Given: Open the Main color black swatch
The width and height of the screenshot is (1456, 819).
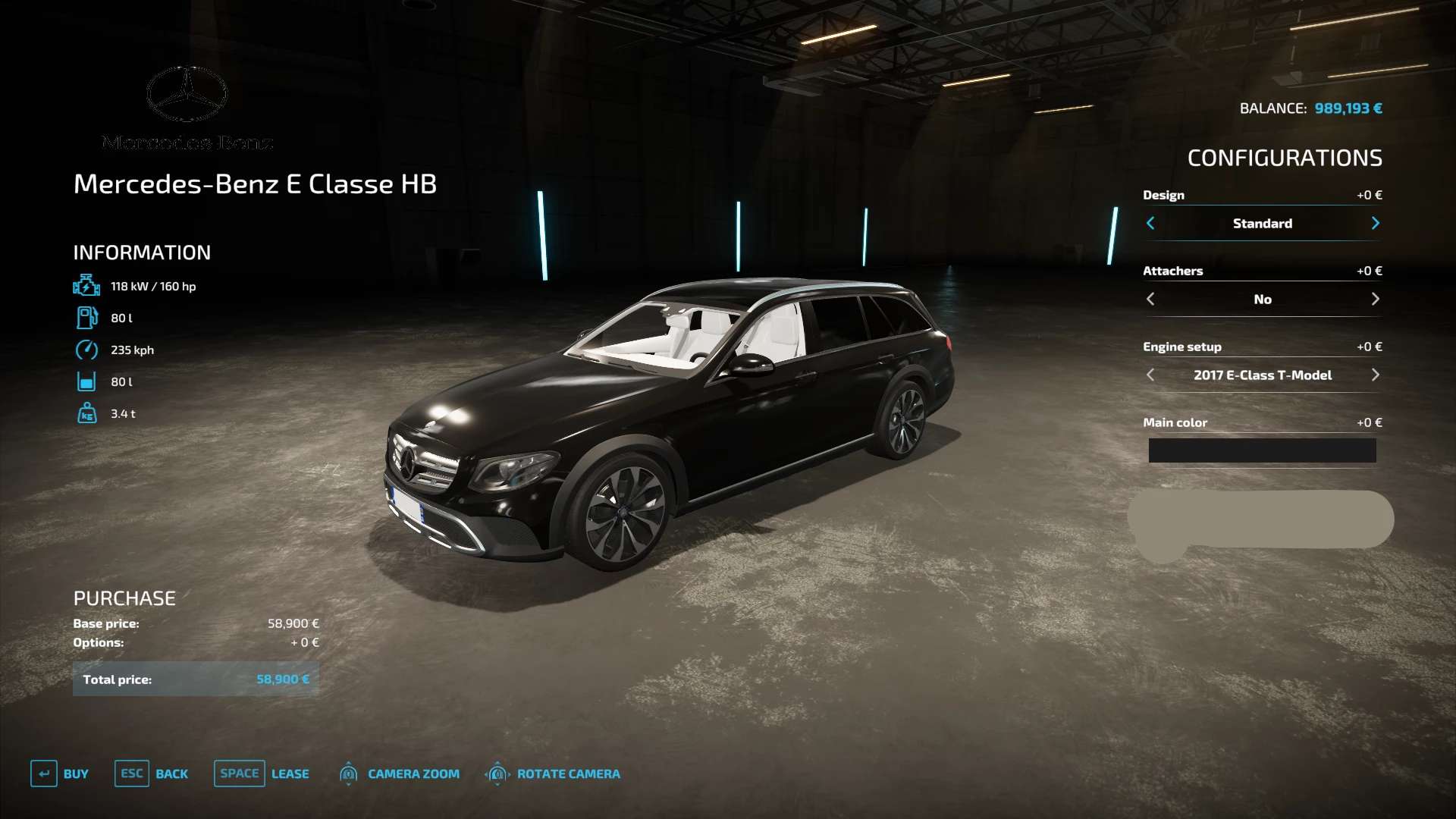Looking at the screenshot, I should pos(1262,450).
